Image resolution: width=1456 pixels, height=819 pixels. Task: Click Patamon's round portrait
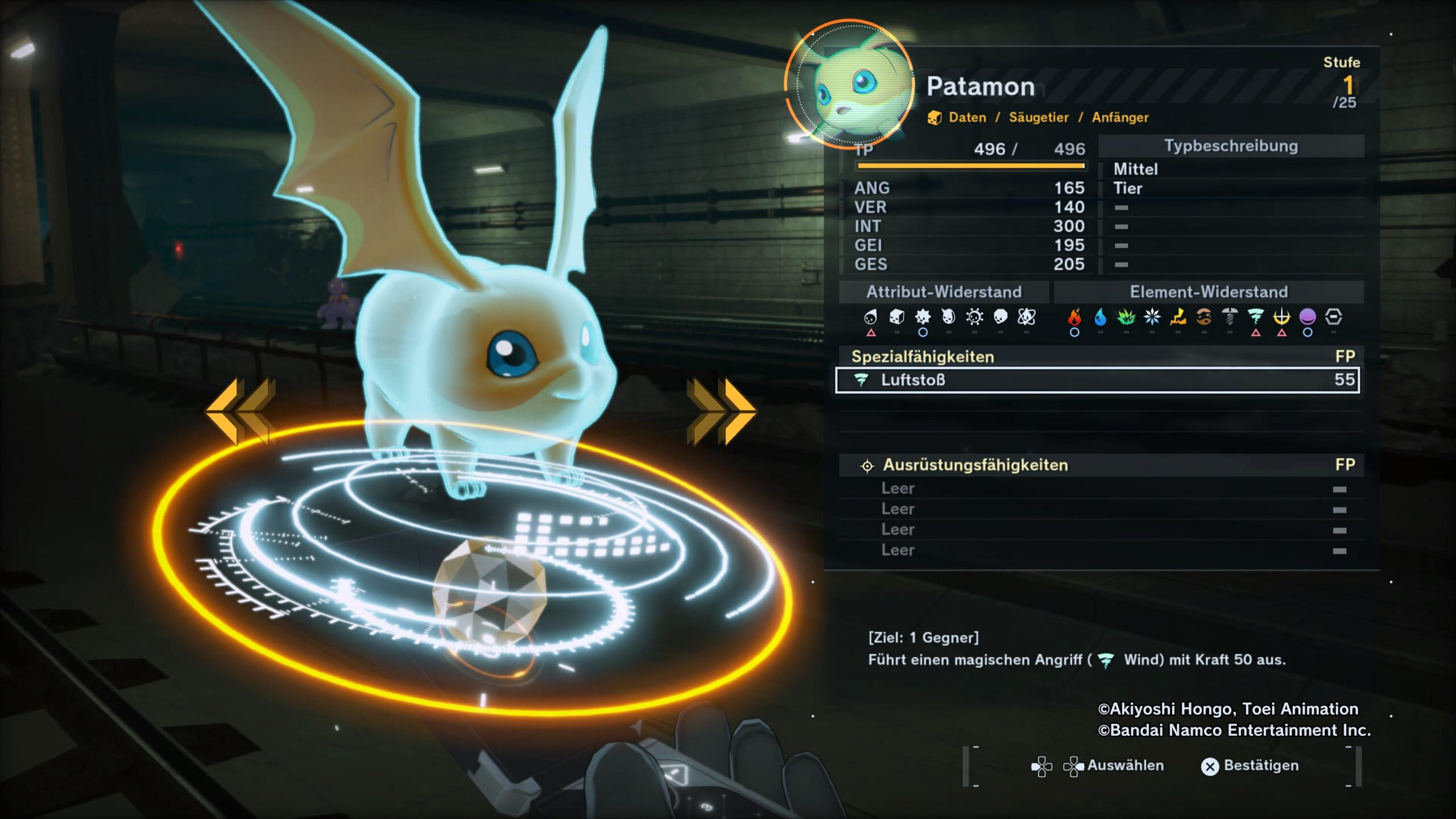point(849,84)
